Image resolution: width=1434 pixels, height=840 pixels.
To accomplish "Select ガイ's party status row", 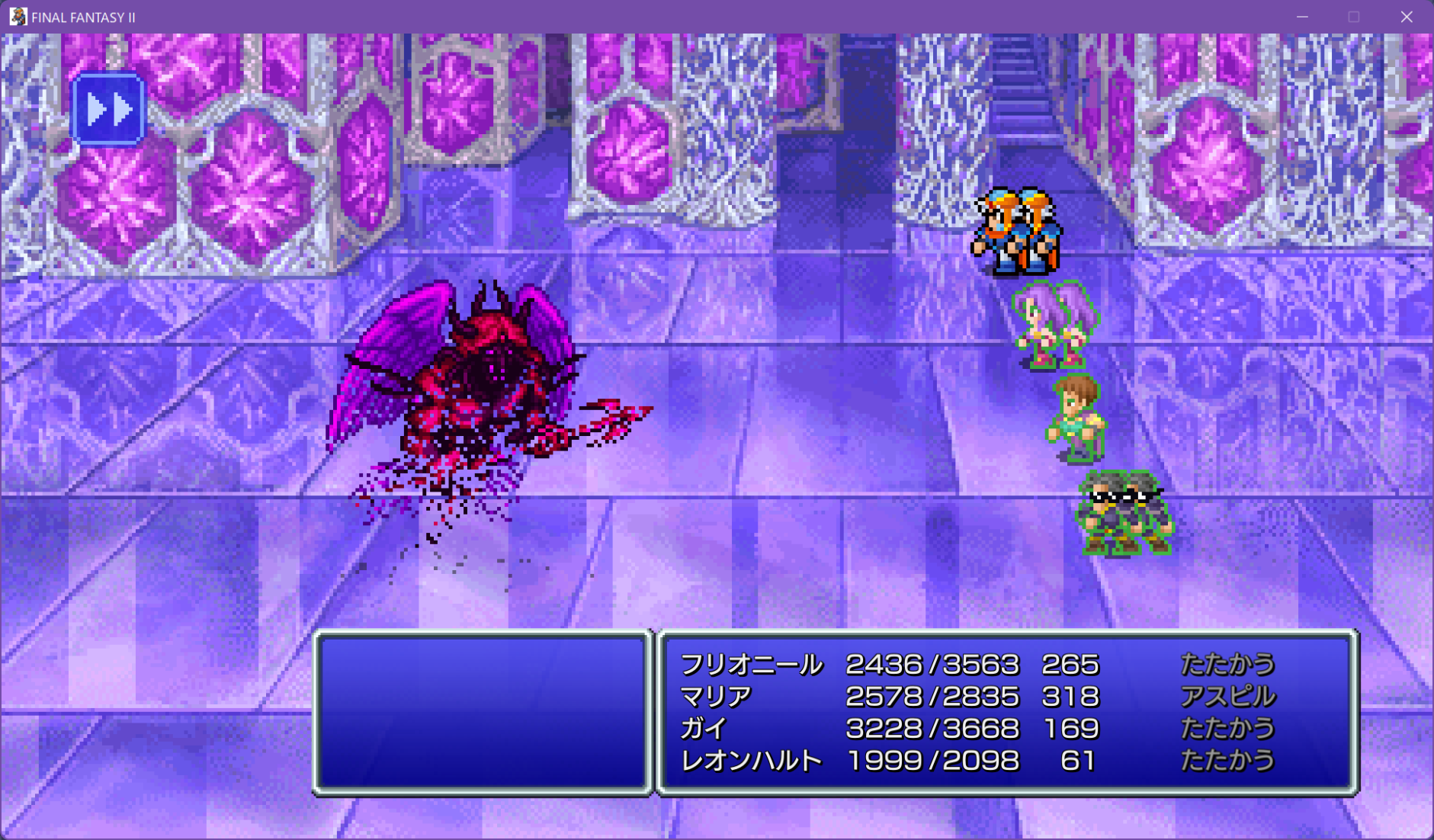I will [703, 729].
